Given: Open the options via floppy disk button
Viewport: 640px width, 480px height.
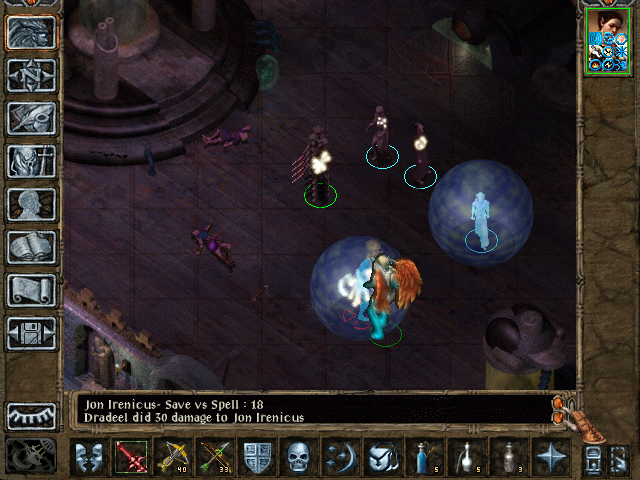Looking at the screenshot, I should pos(31,333).
